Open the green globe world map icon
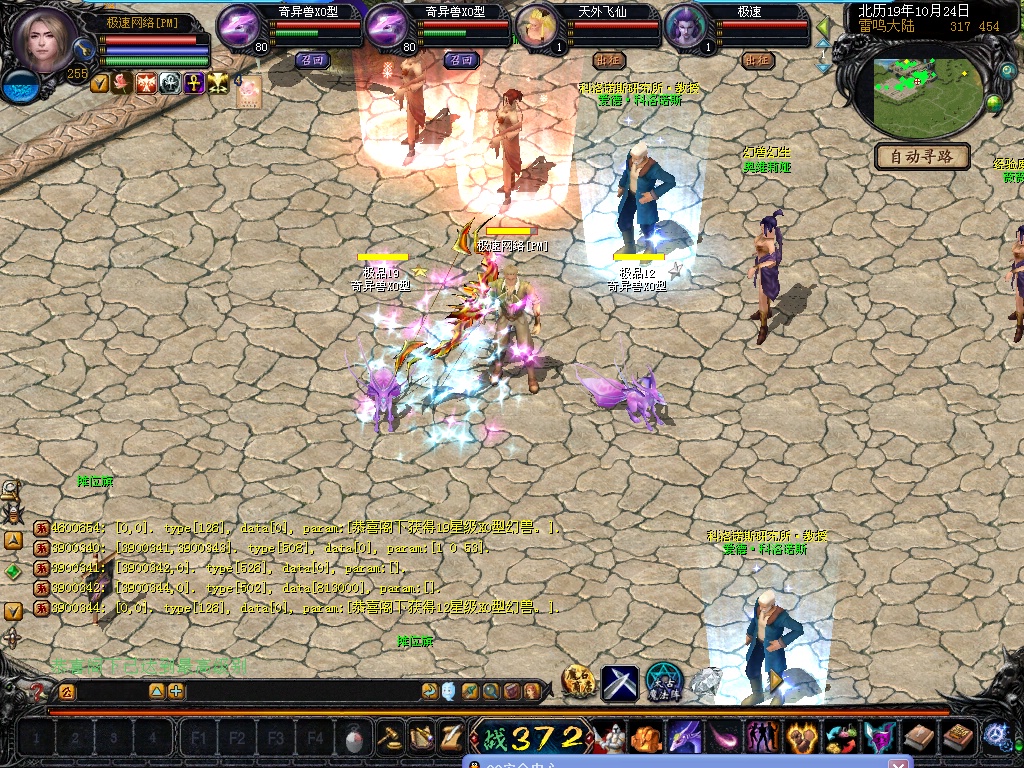The image size is (1024, 768). pyautogui.click(x=994, y=103)
